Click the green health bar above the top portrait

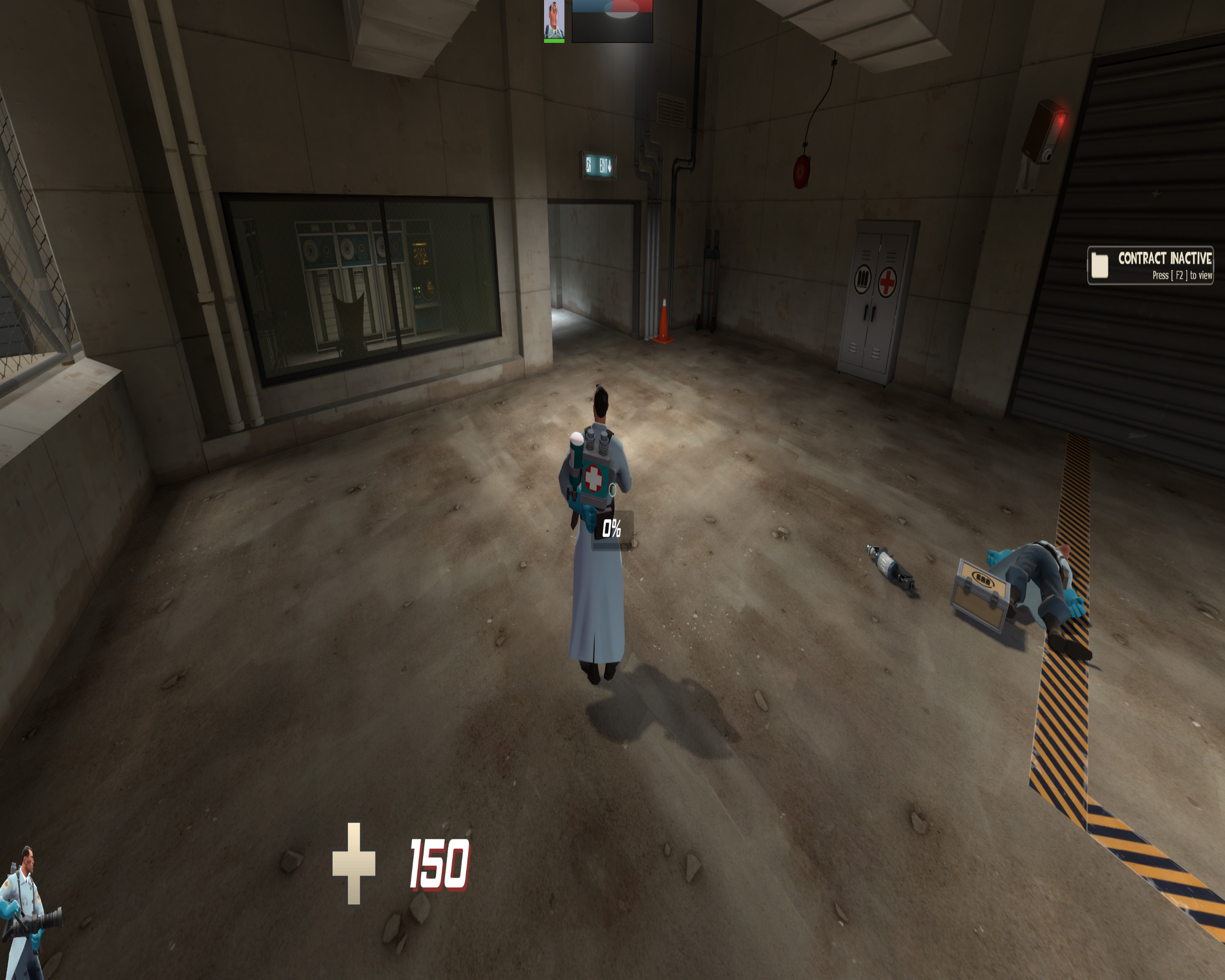pos(554,41)
